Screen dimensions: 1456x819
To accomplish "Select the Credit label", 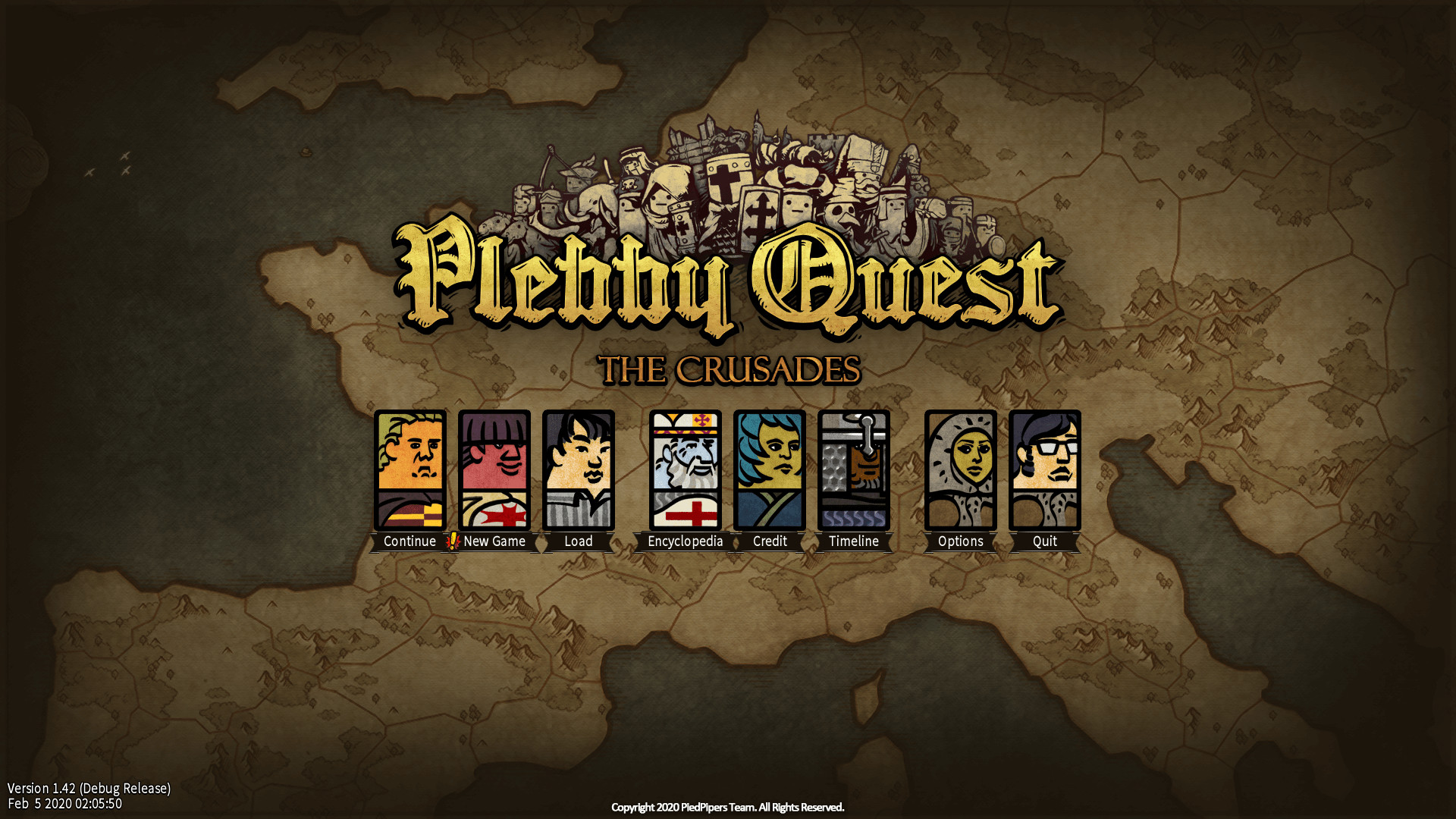I will pos(770,541).
